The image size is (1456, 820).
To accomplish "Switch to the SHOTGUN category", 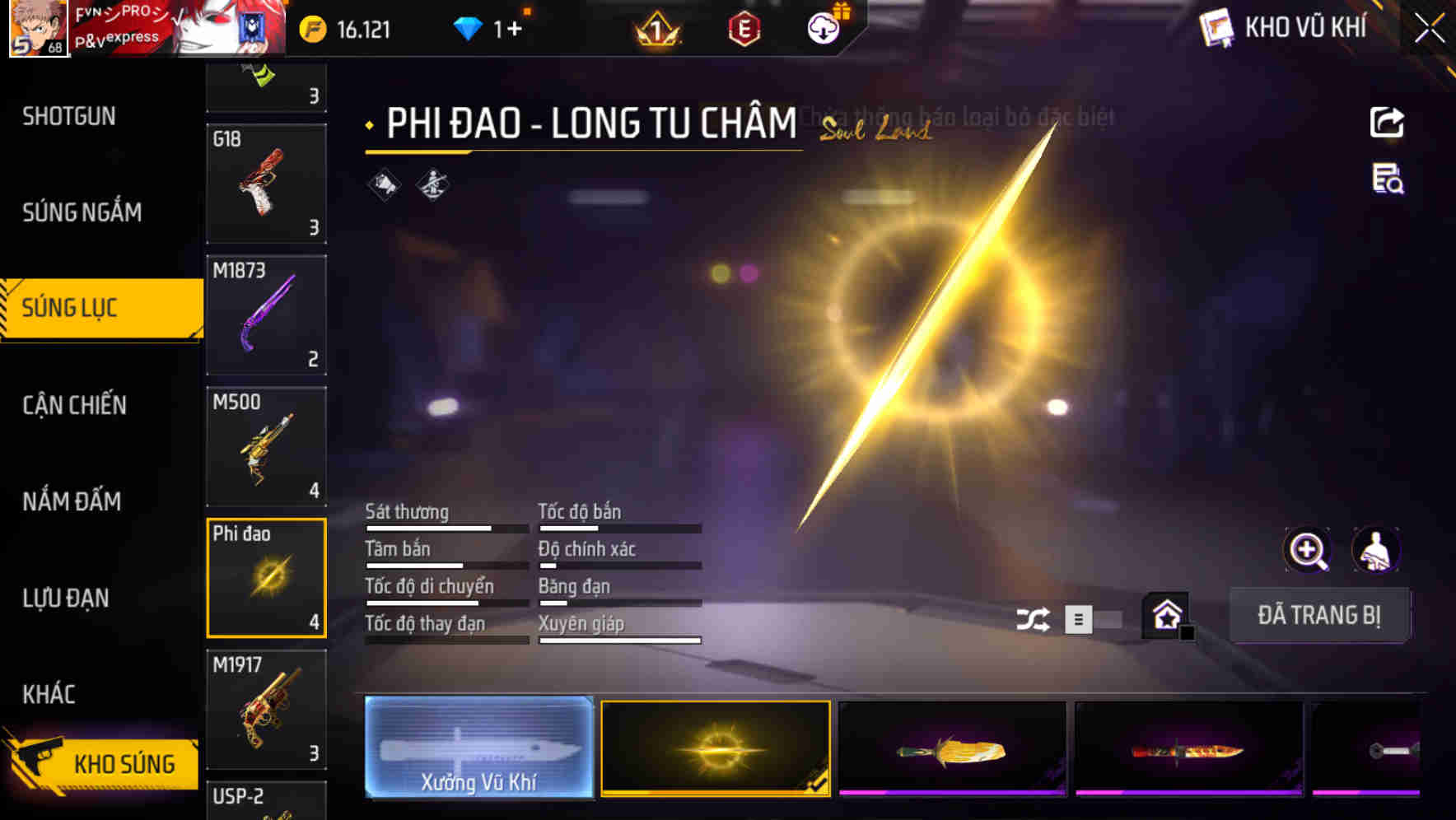I will (69, 116).
